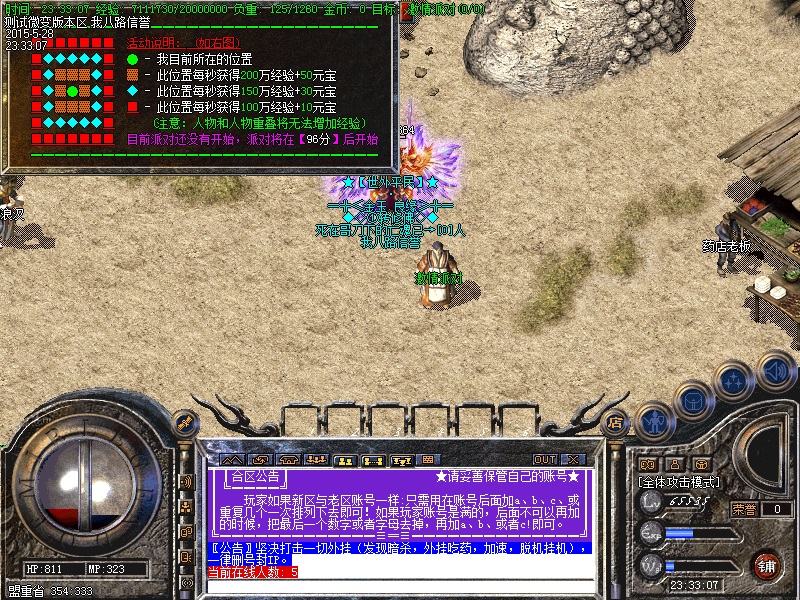Click the 全体攻击模式 attack mode label
800x600 pixels.
pyautogui.click(x=680, y=482)
